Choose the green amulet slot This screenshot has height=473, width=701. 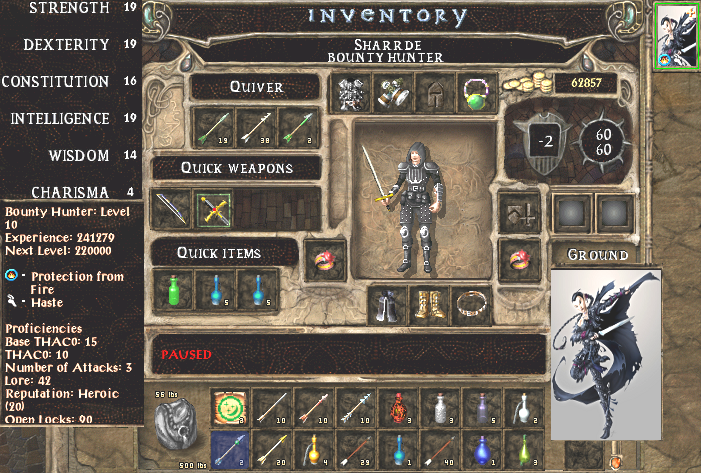coord(472,92)
